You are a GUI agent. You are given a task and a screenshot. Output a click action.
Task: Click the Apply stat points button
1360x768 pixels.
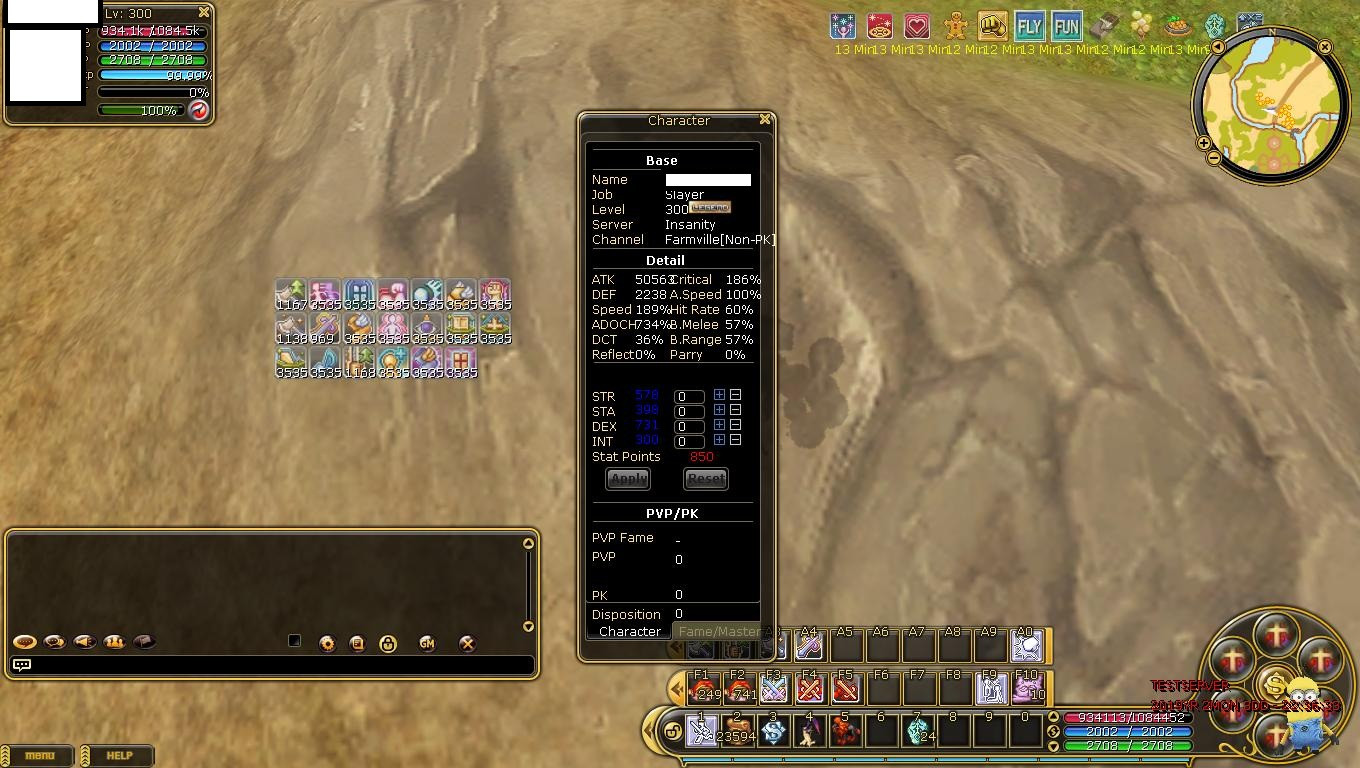pos(628,479)
